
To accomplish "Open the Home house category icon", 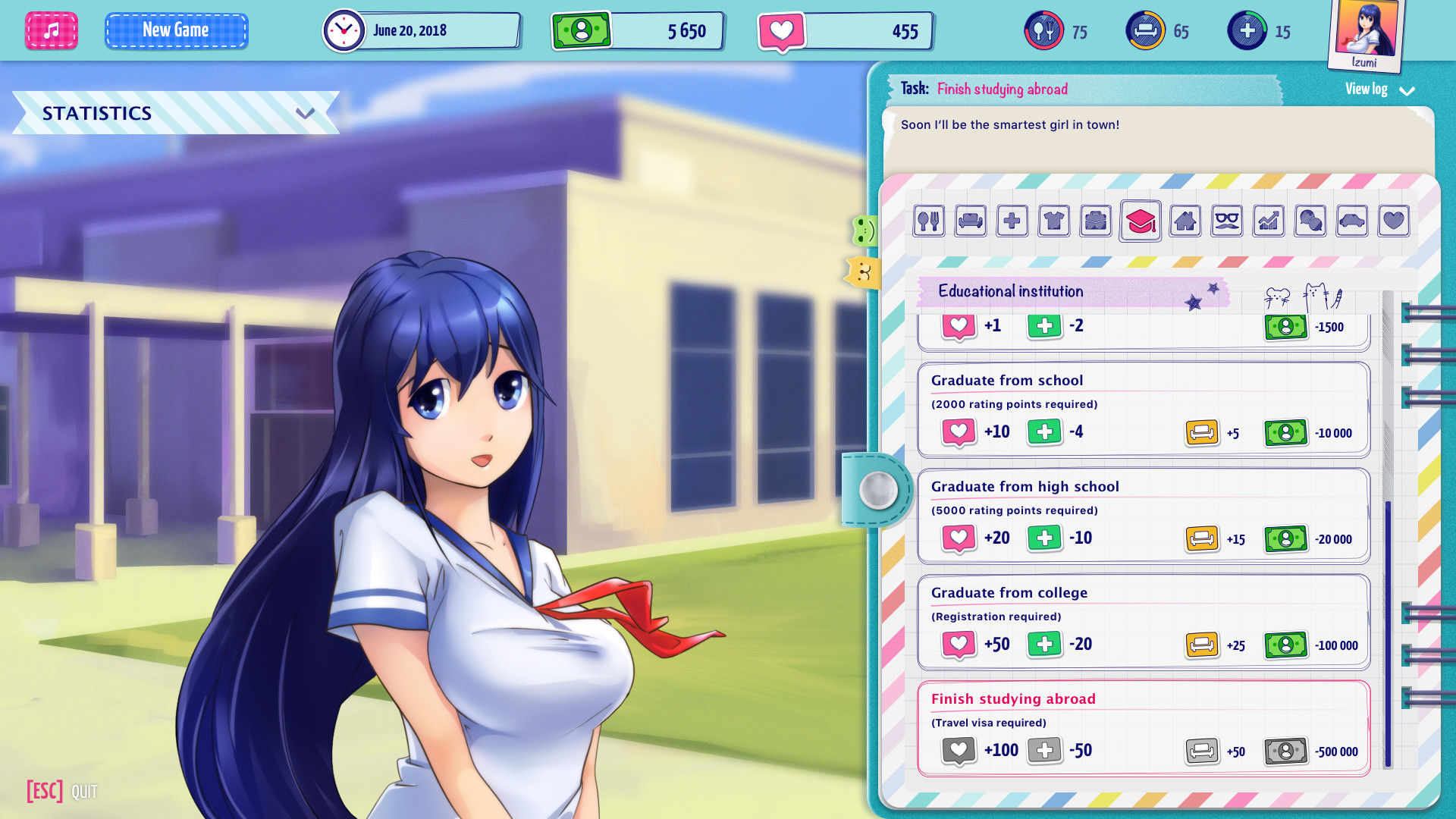I will tap(1185, 221).
